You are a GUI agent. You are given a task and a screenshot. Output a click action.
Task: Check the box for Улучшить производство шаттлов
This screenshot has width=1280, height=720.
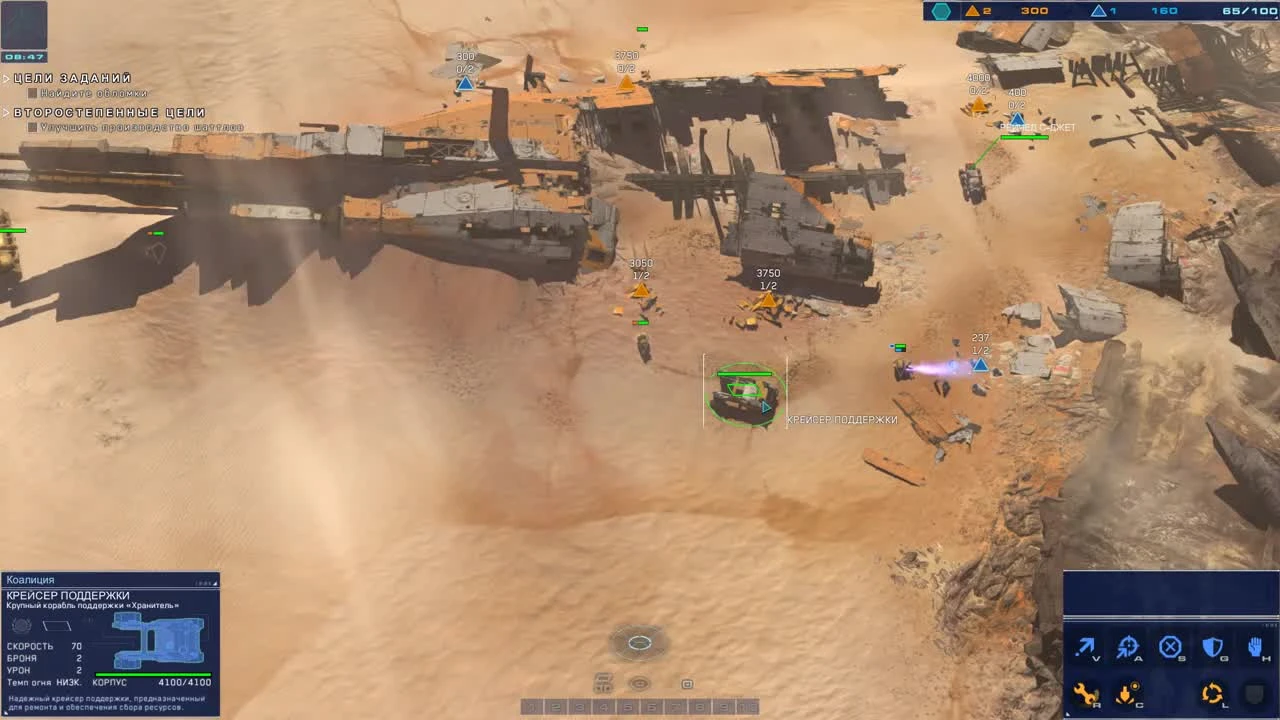[33, 127]
